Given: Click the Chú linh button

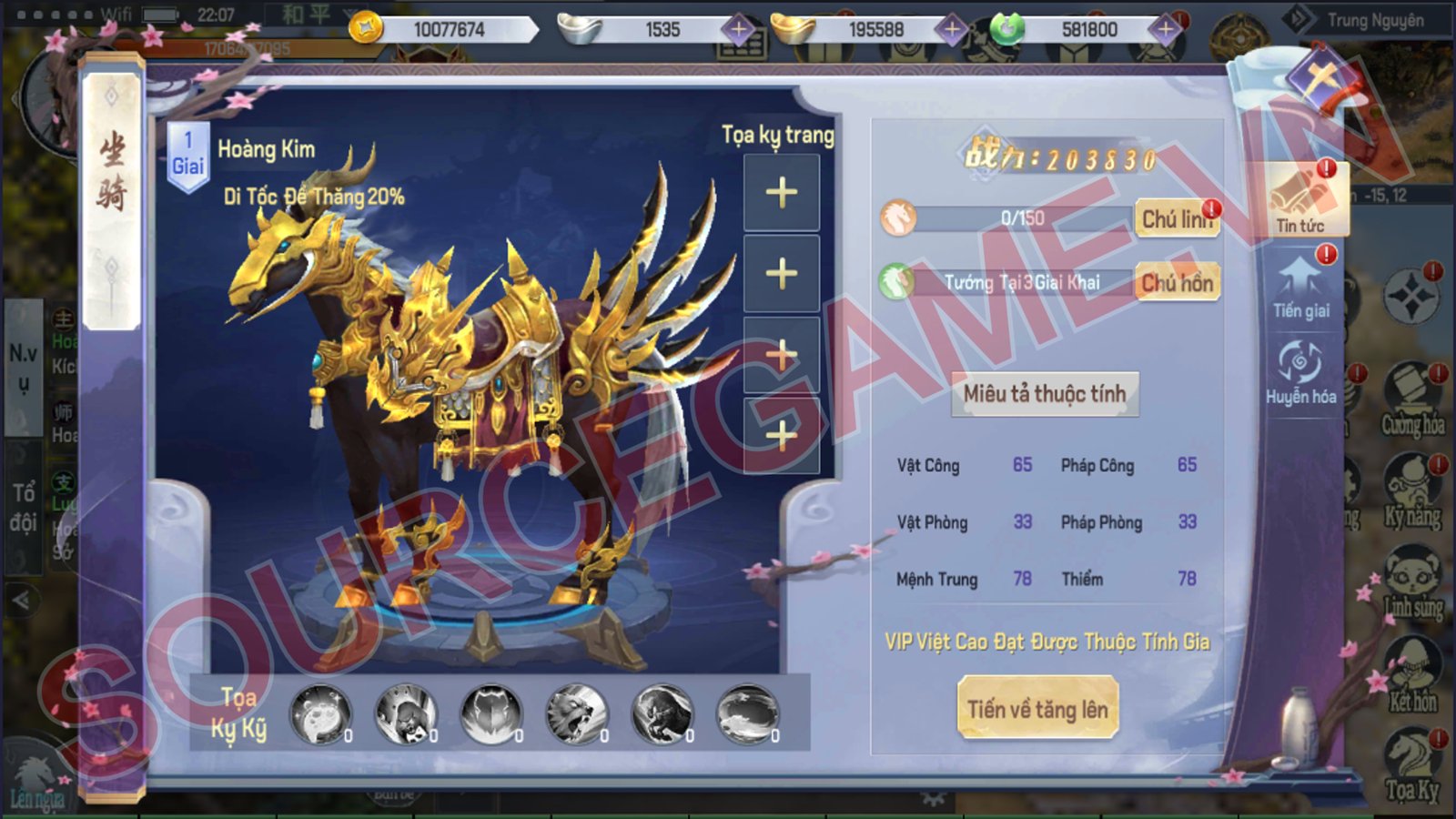Looking at the screenshot, I should pyautogui.click(x=1176, y=219).
